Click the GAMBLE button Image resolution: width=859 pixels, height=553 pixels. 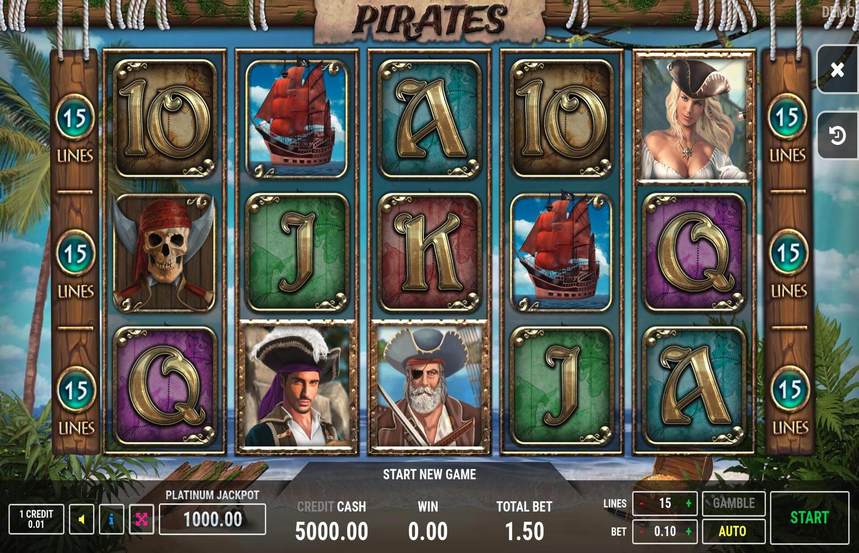coord(734,503)
